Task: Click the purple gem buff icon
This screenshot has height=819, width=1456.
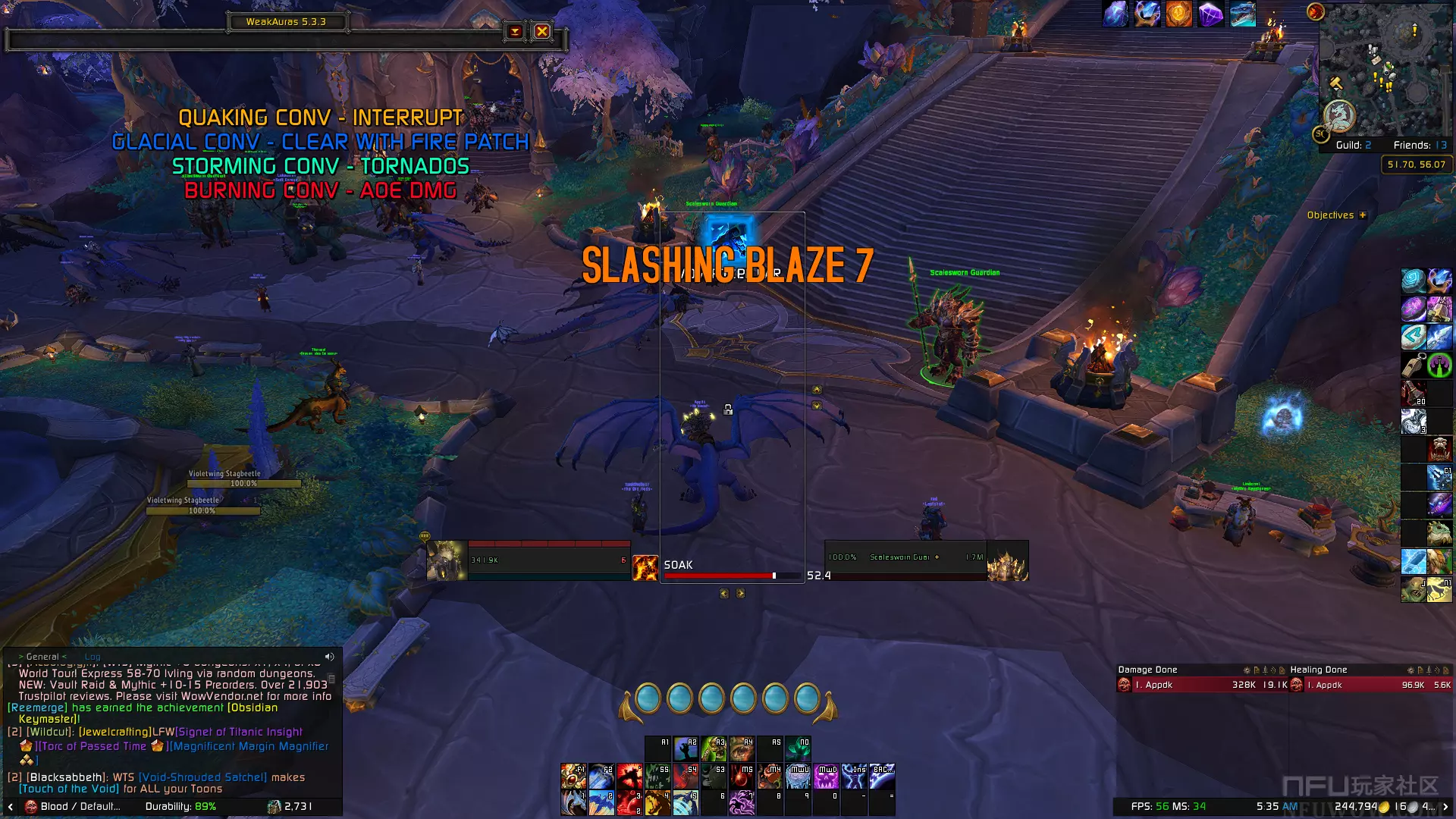Action: point(1210,14)
